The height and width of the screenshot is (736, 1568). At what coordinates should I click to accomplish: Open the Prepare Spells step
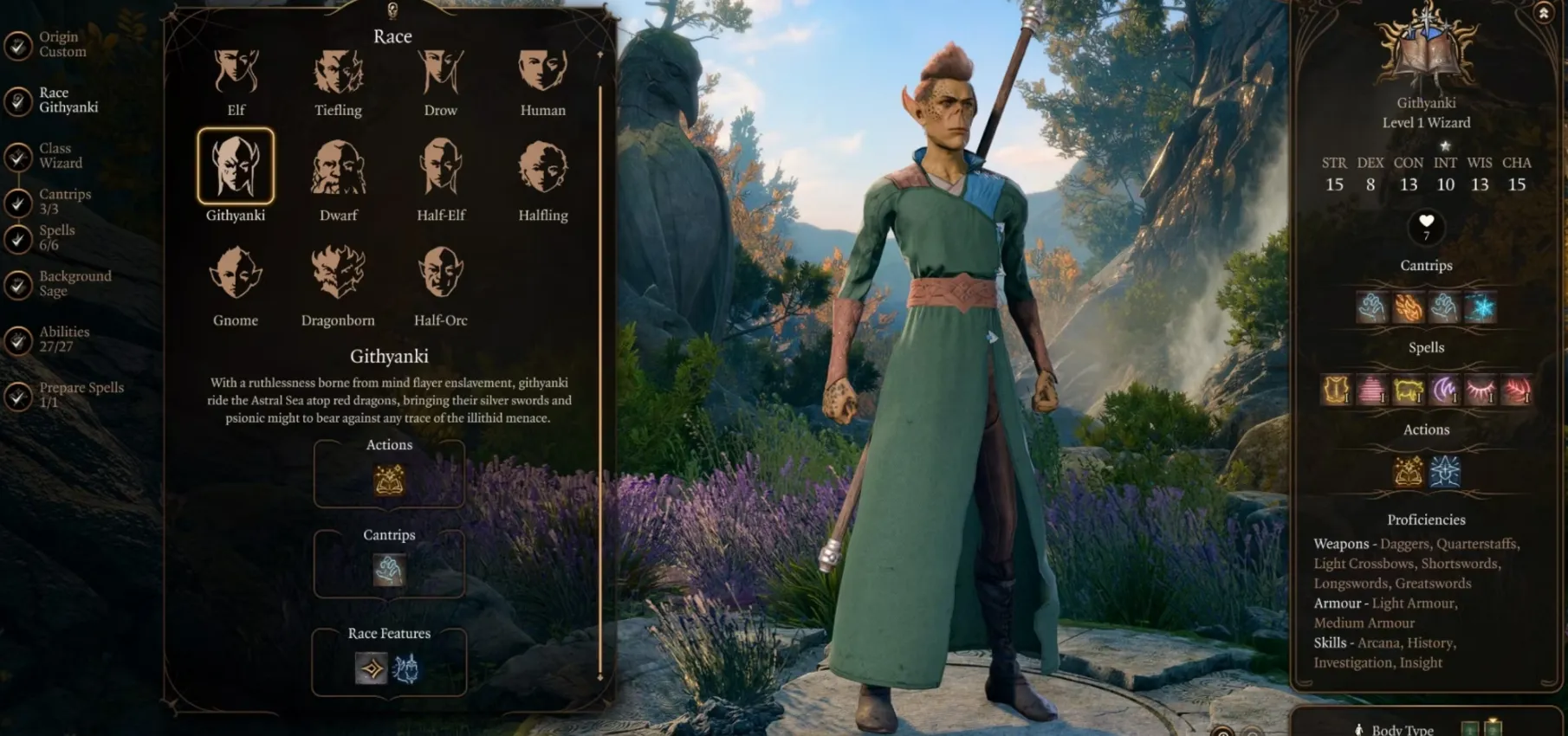tap(81, 395)
